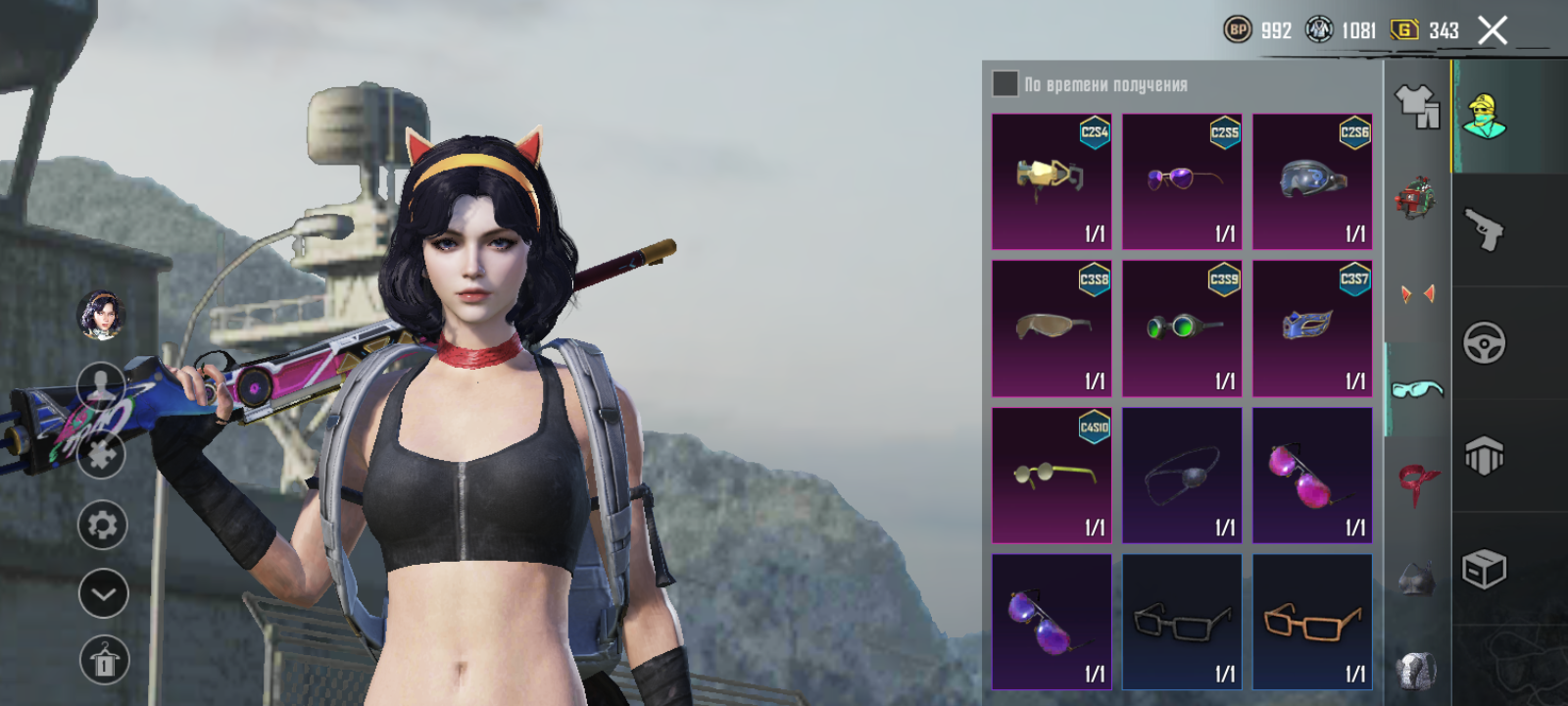
Task: Switch to the glasses subcategory tab
Action: pos(1416,389)
